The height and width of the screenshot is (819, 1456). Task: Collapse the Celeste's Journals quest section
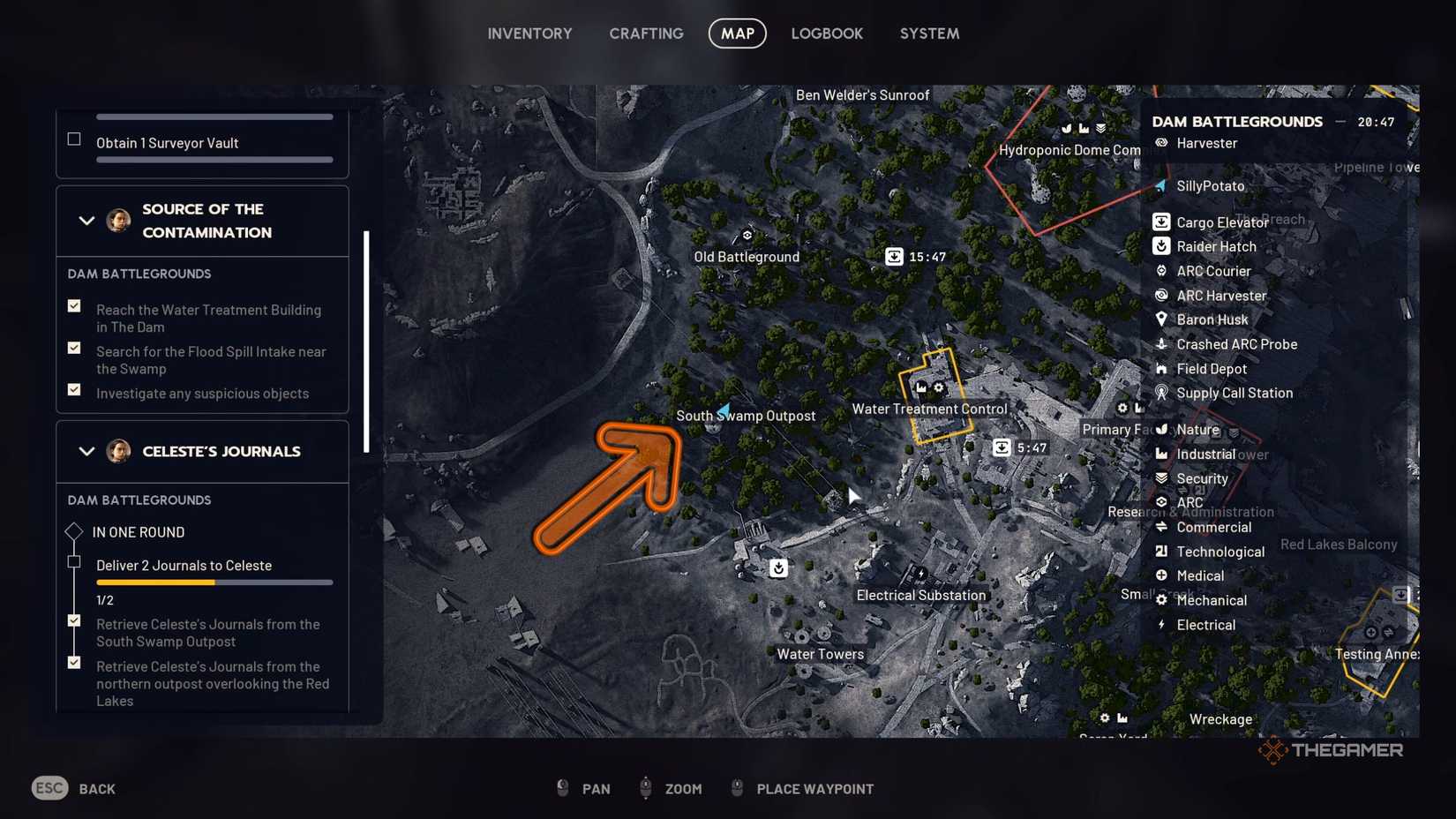86,451
